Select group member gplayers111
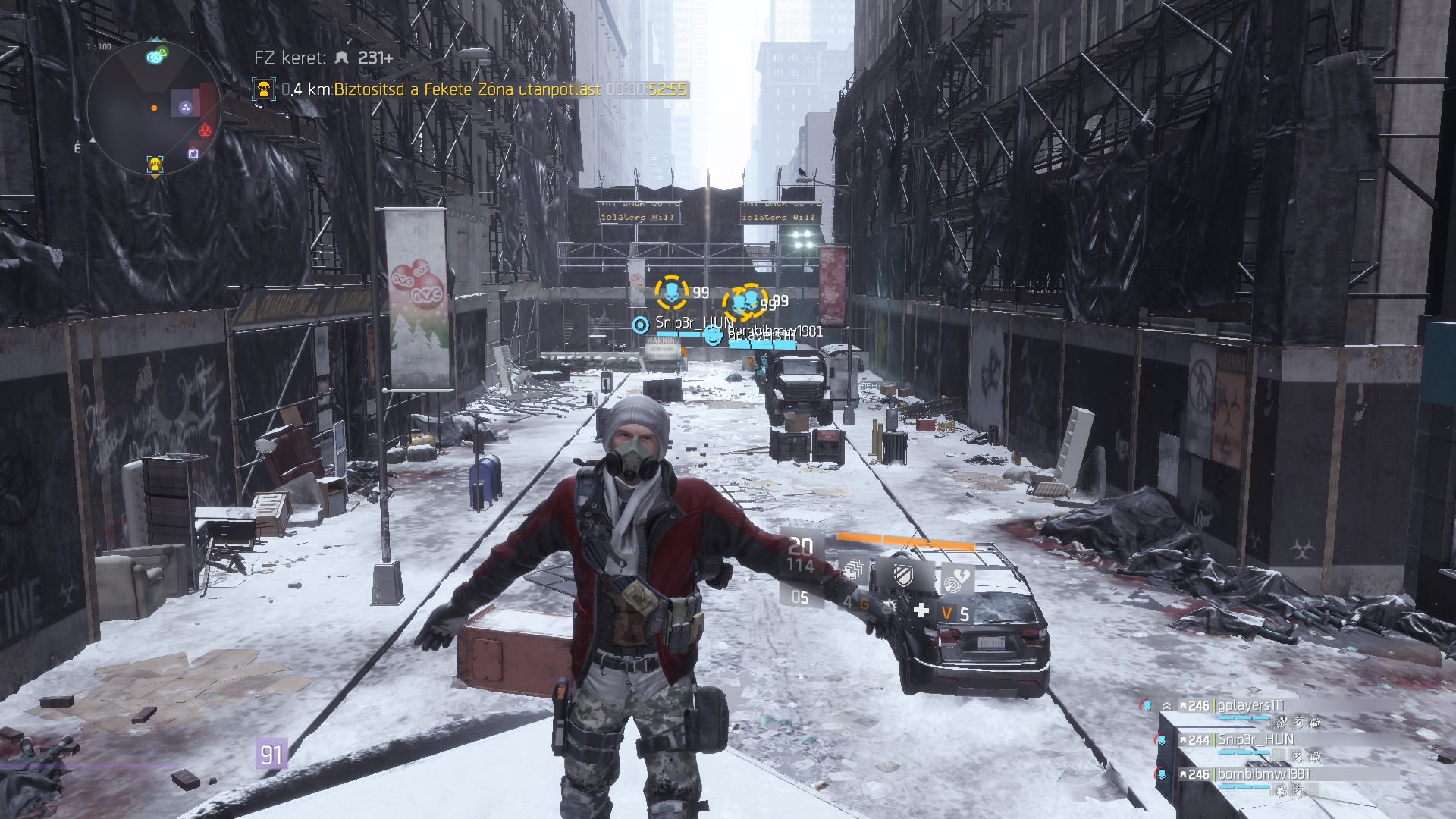 [x=1250, y=706]
